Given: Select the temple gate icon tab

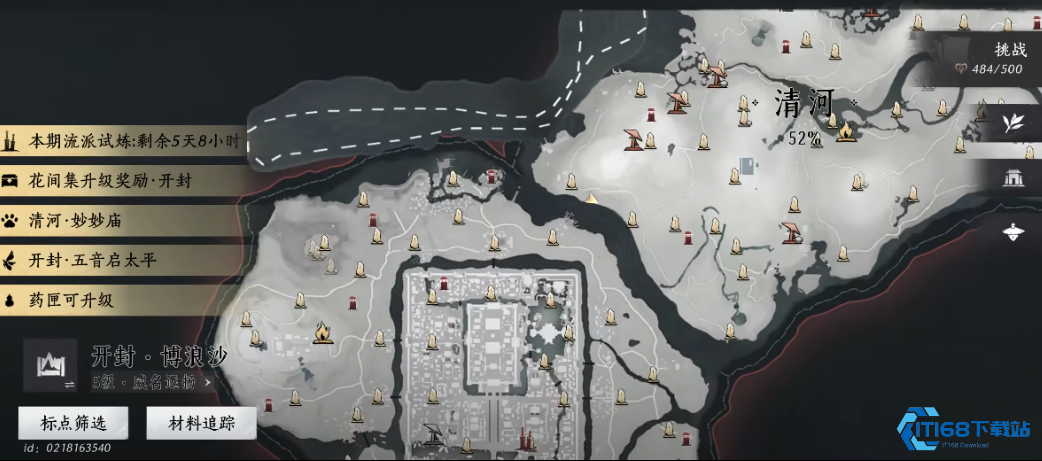Looking at the screenshot, I should pos(1014,179).
